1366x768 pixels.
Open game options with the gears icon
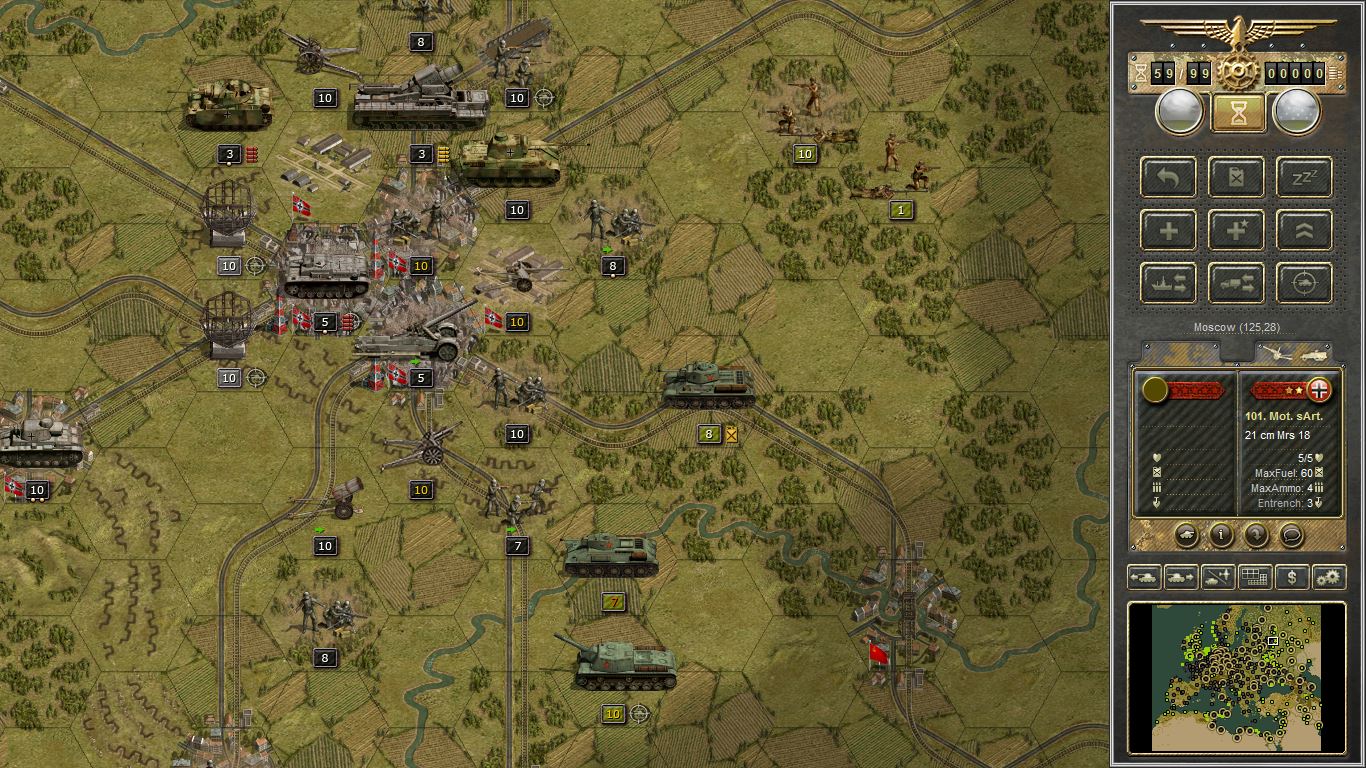coord(1327,577)
